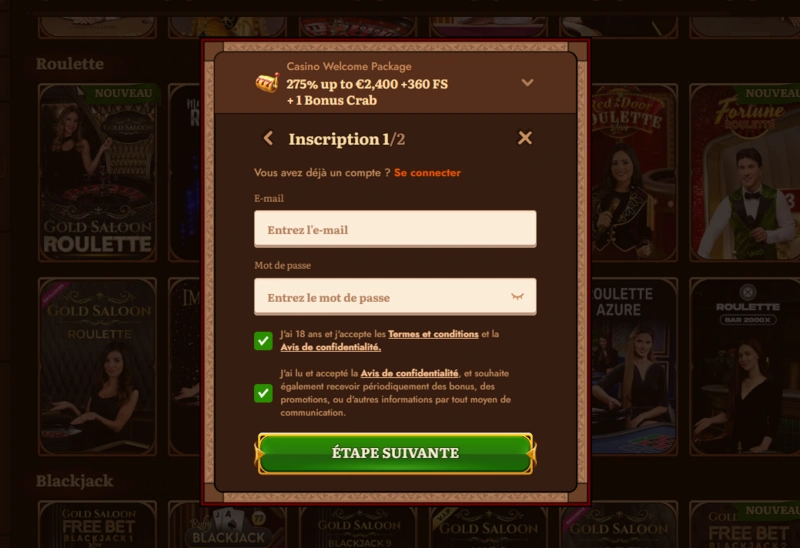Viewport: 800px width, 548px height.
Task: Focus the E-mail input field
Action: click(x=395, y=229)
